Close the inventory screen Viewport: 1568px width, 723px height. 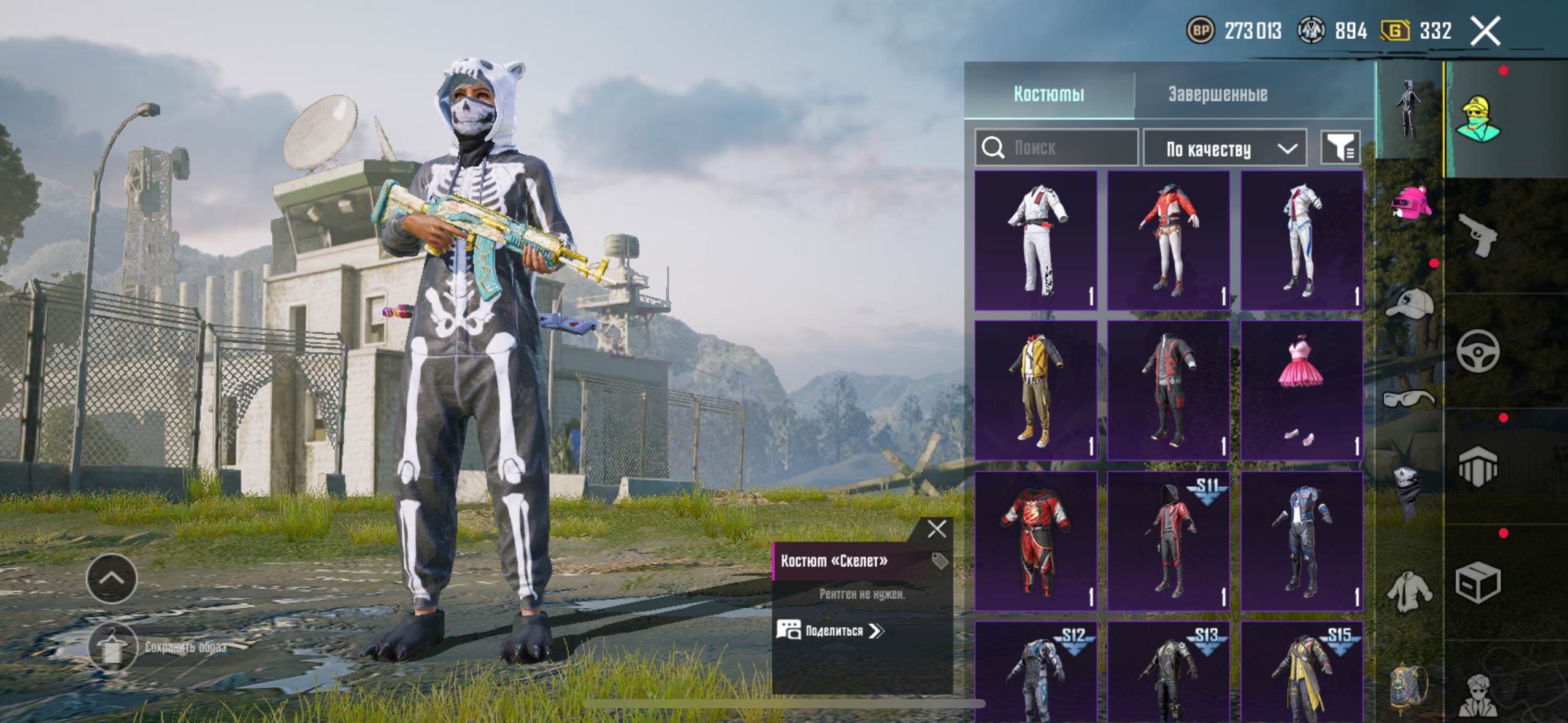(x=1485, y=31)
